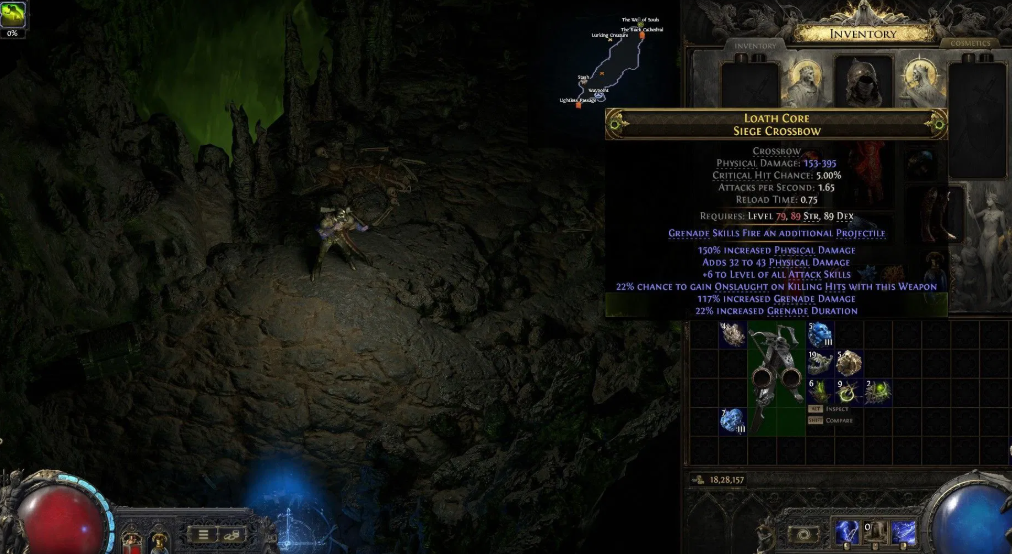Select the green orb stack of 9
The image size is (1012, 554).
848,391
